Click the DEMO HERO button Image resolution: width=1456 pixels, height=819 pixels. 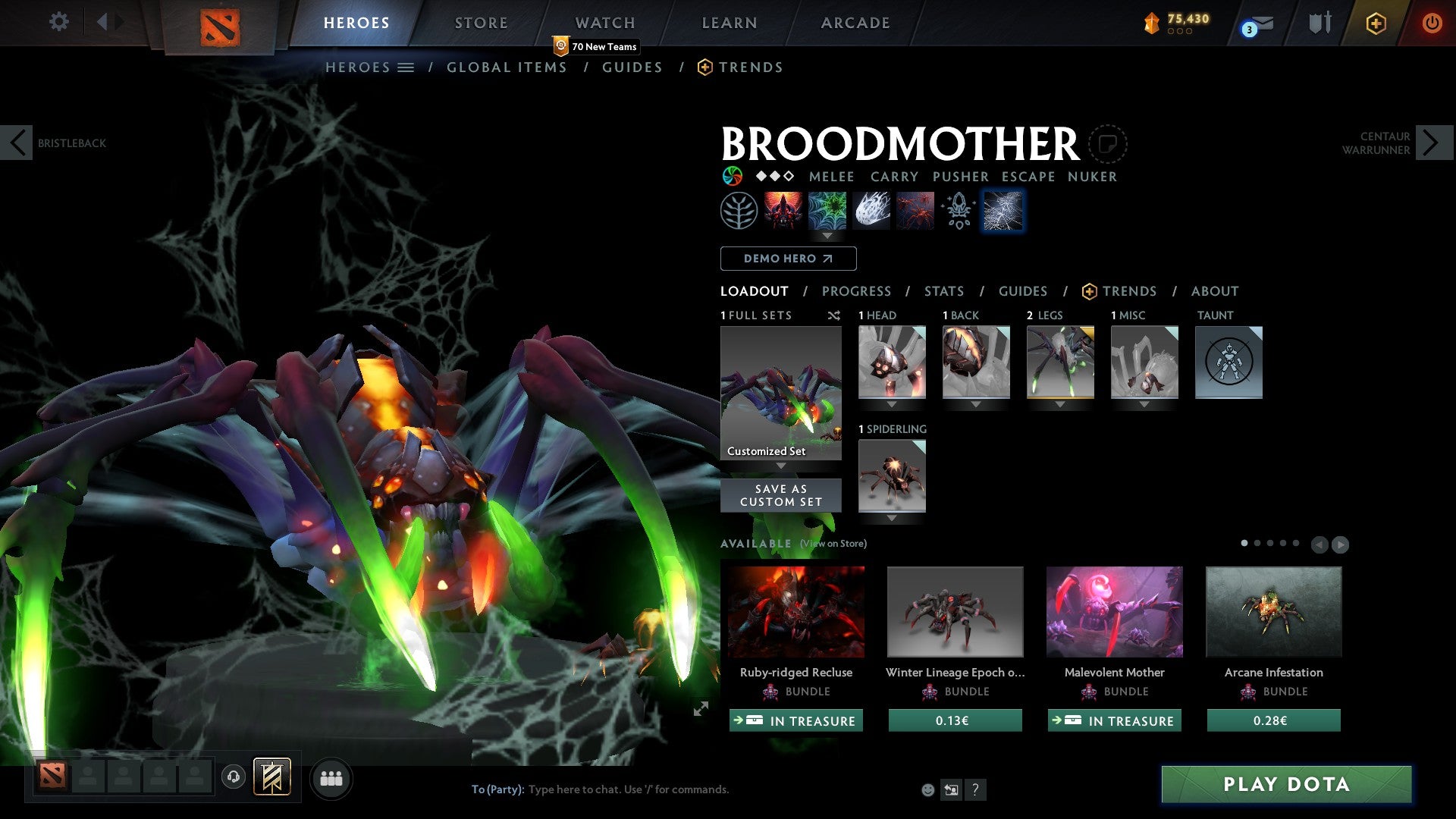788,258
